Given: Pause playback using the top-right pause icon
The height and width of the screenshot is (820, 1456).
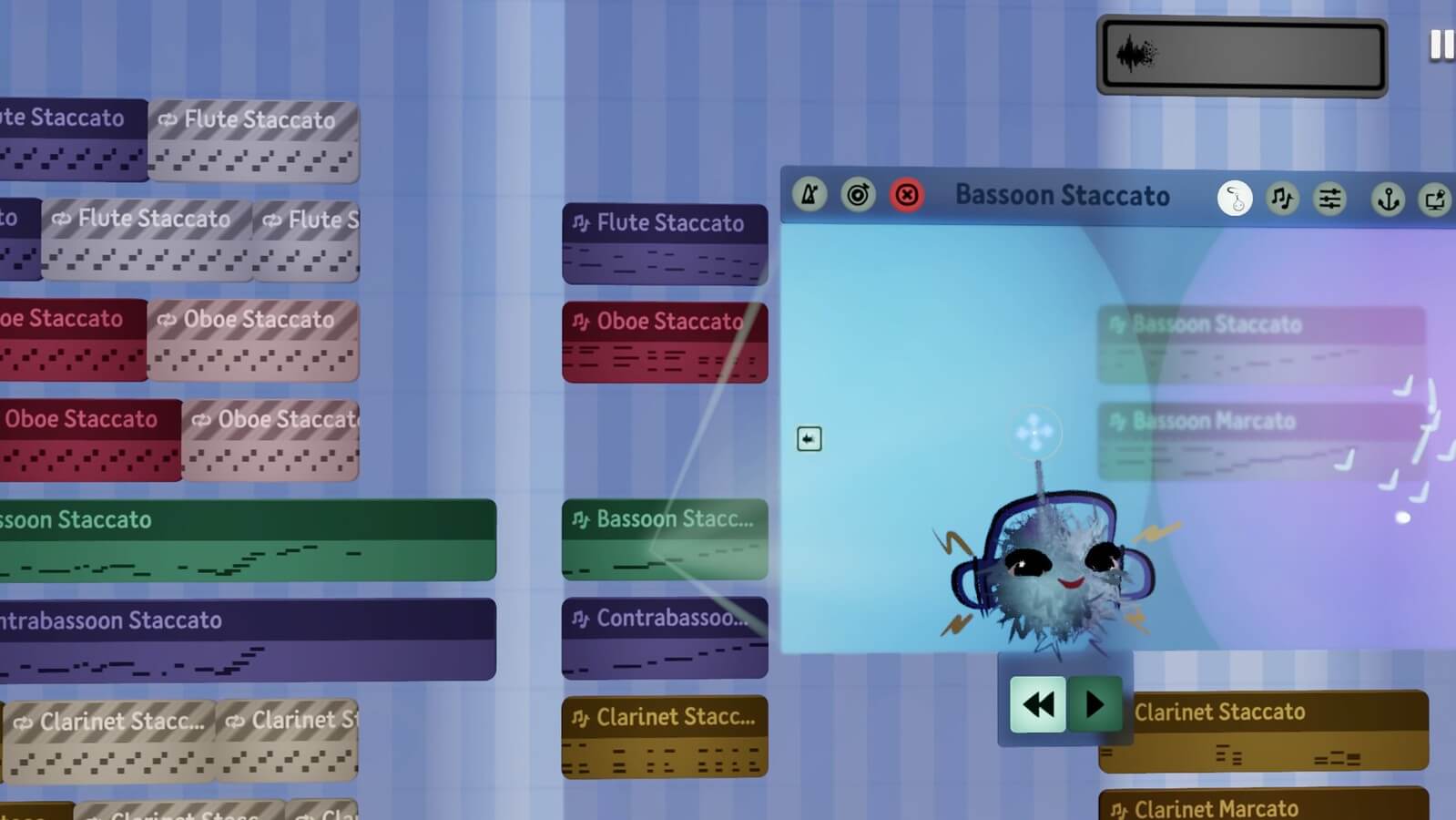Looking at the screenshot, I should (x=1443, y=44).
